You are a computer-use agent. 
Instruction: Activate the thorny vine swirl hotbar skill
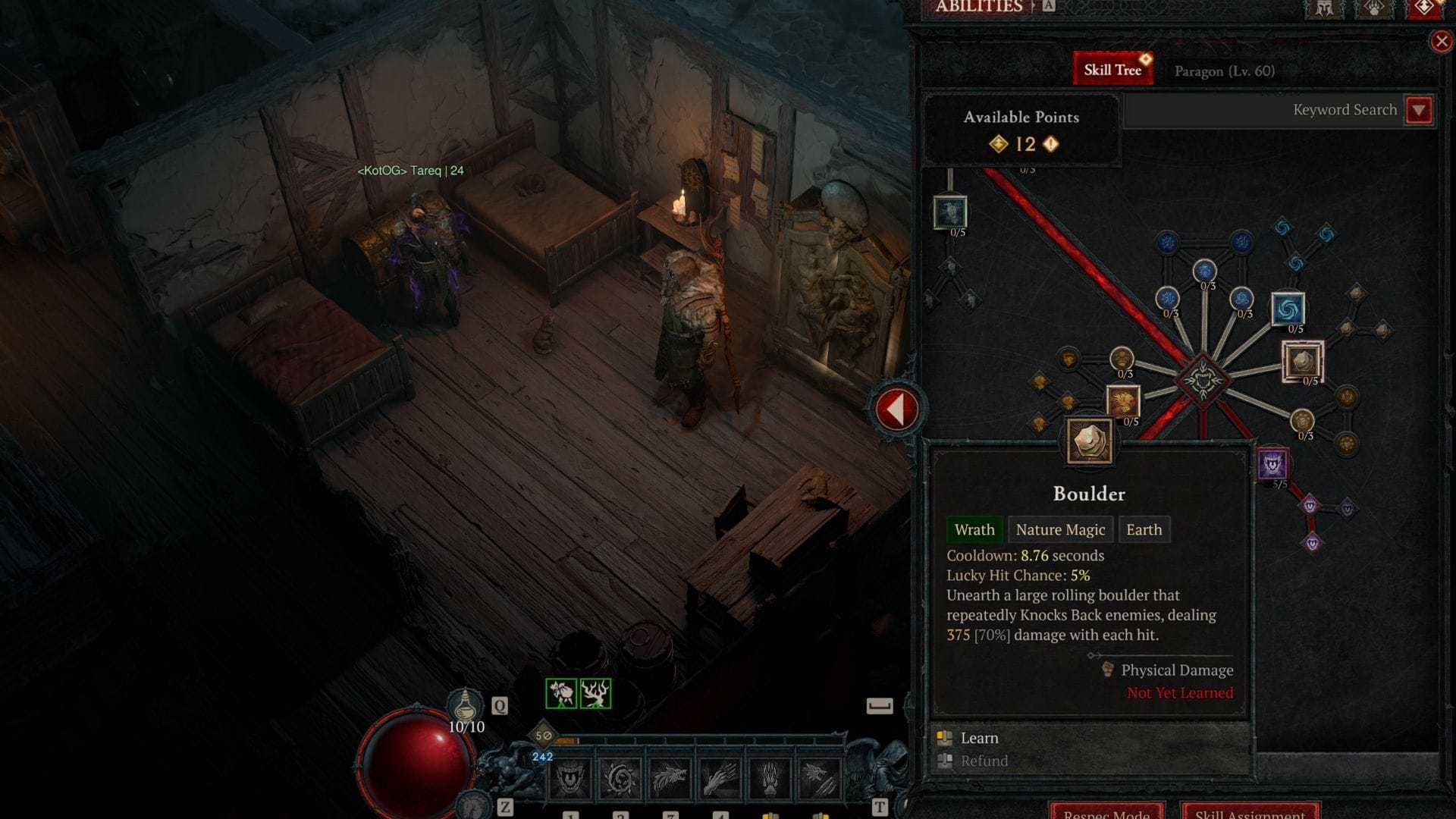(620, 779)
